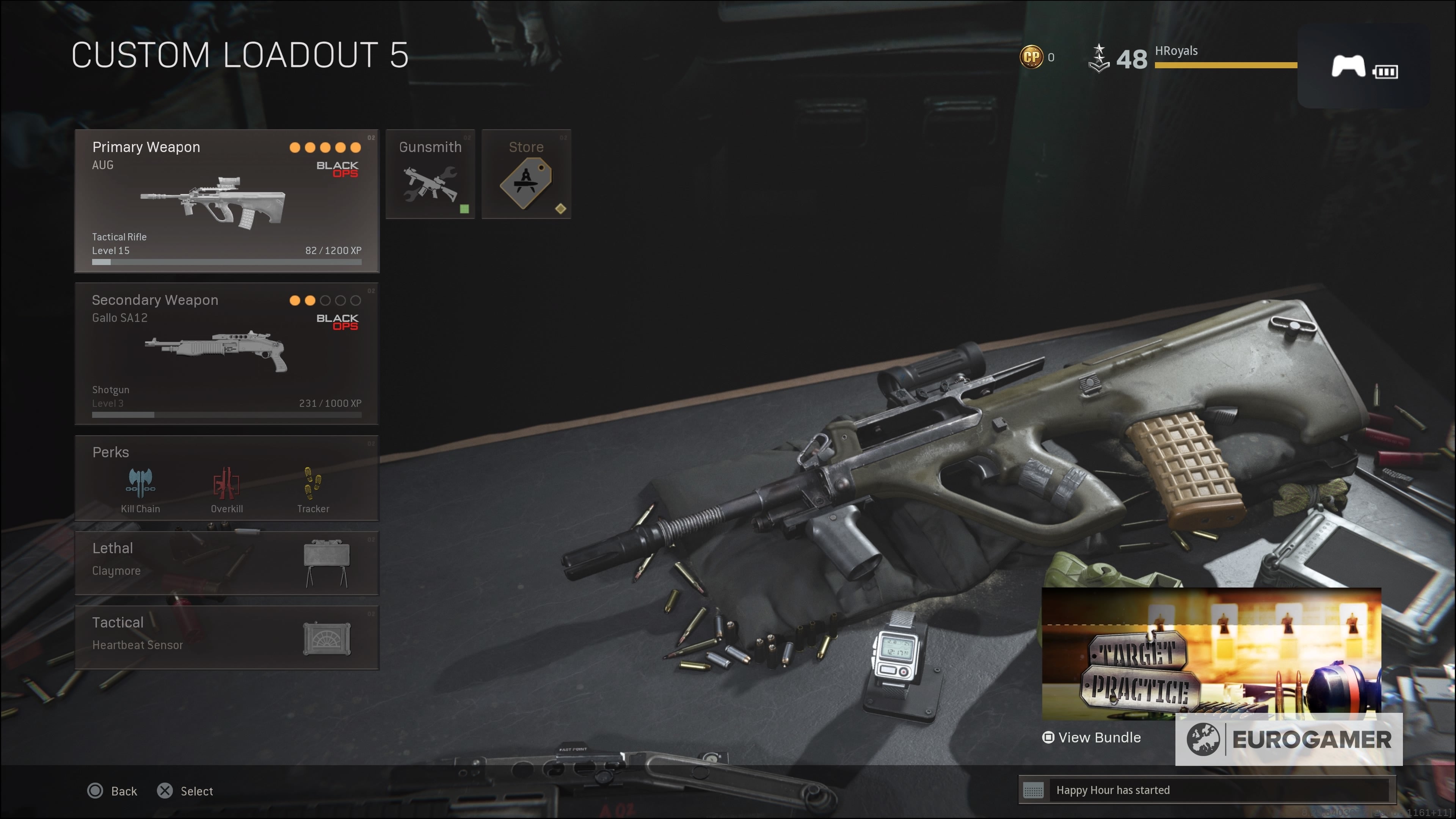Toggle the Secondary Weapon star rating
1456x819 pixels.
click(x=325, y=300)
